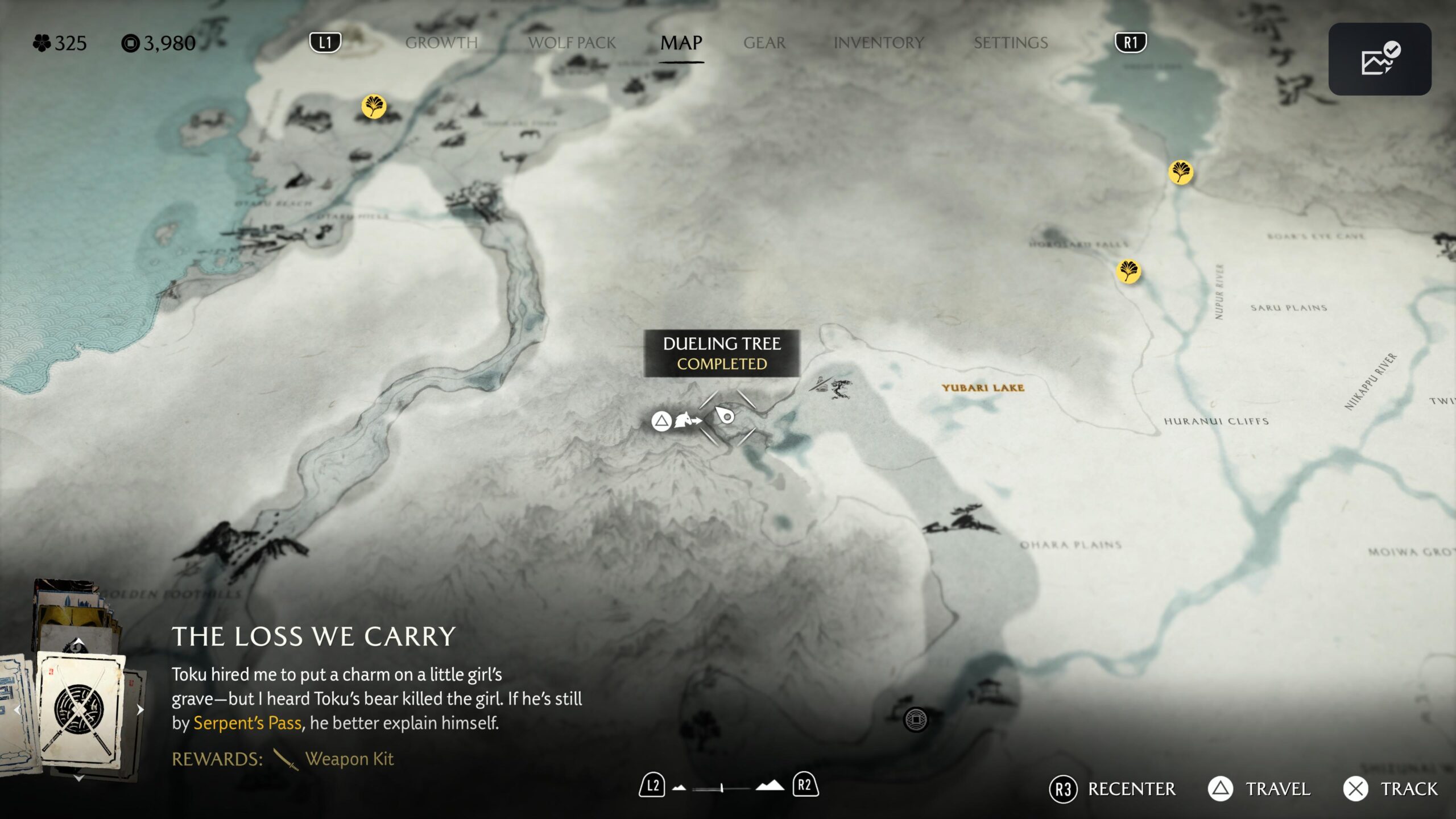This screenshot has height=819, width=1456.
Task: Switch to the Settings tab
Action: [x=1011, y=43]
